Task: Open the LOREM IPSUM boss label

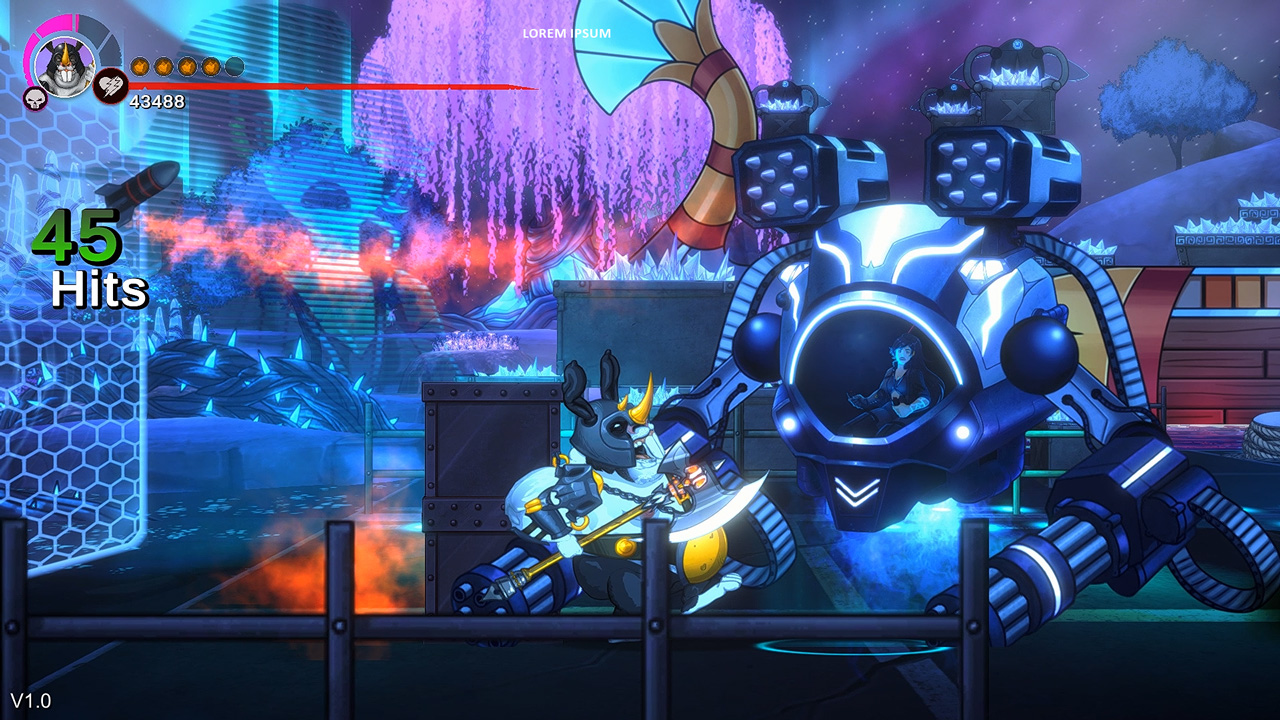Action: pos(566,32)
